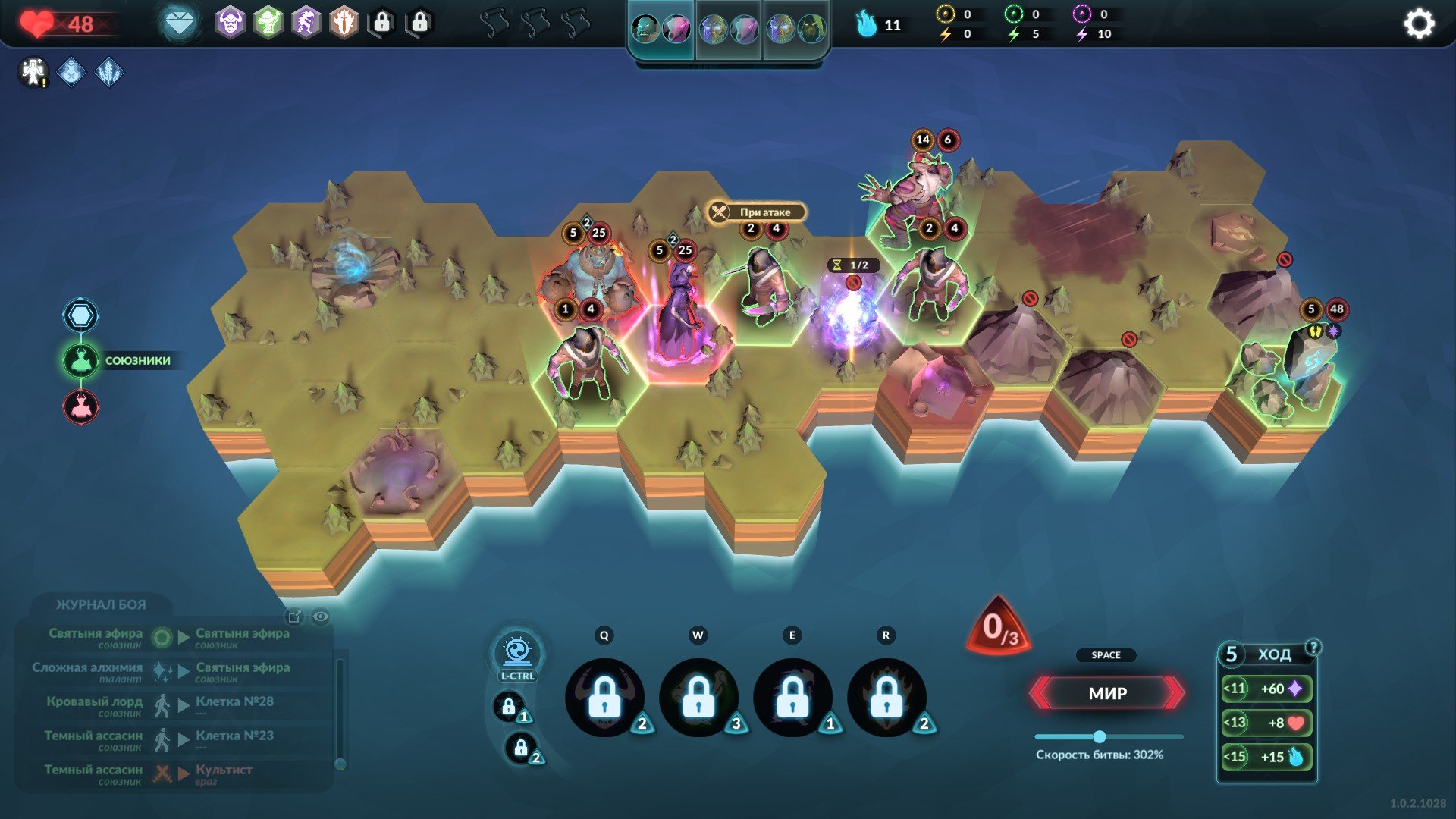Choose the hexagon filter icon above allies
1456x819 pixels.
(x=81, y=315)
